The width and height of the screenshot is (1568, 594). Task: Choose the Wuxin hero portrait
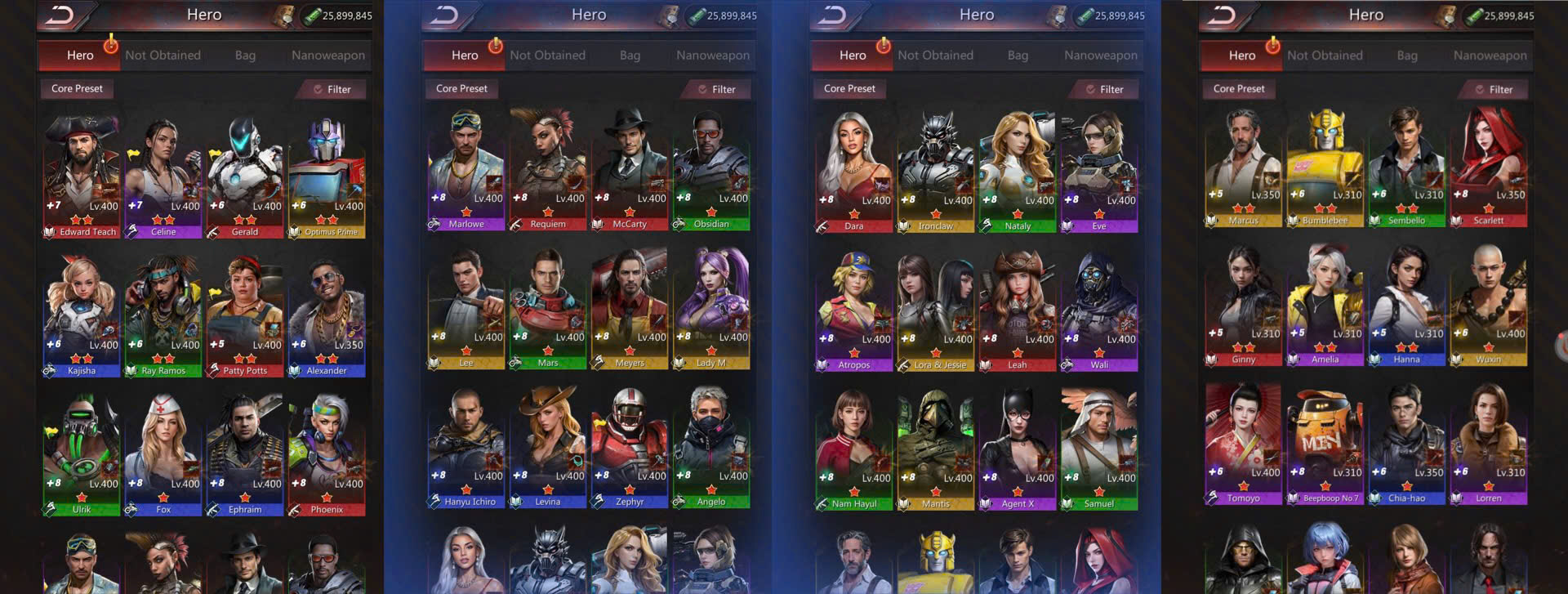click(x=1489, y=301)
